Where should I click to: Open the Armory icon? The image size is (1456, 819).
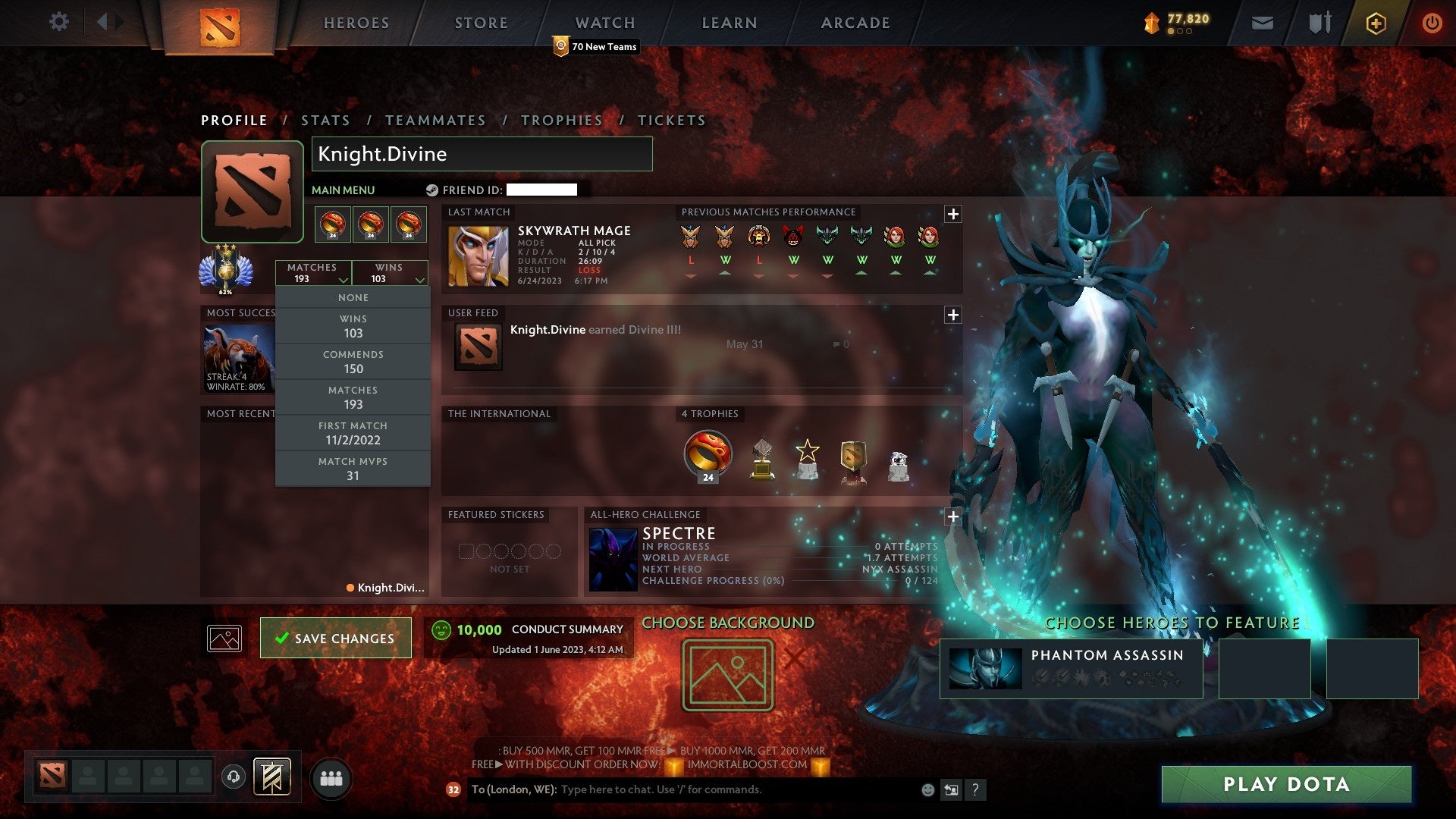pos(1319,22)
